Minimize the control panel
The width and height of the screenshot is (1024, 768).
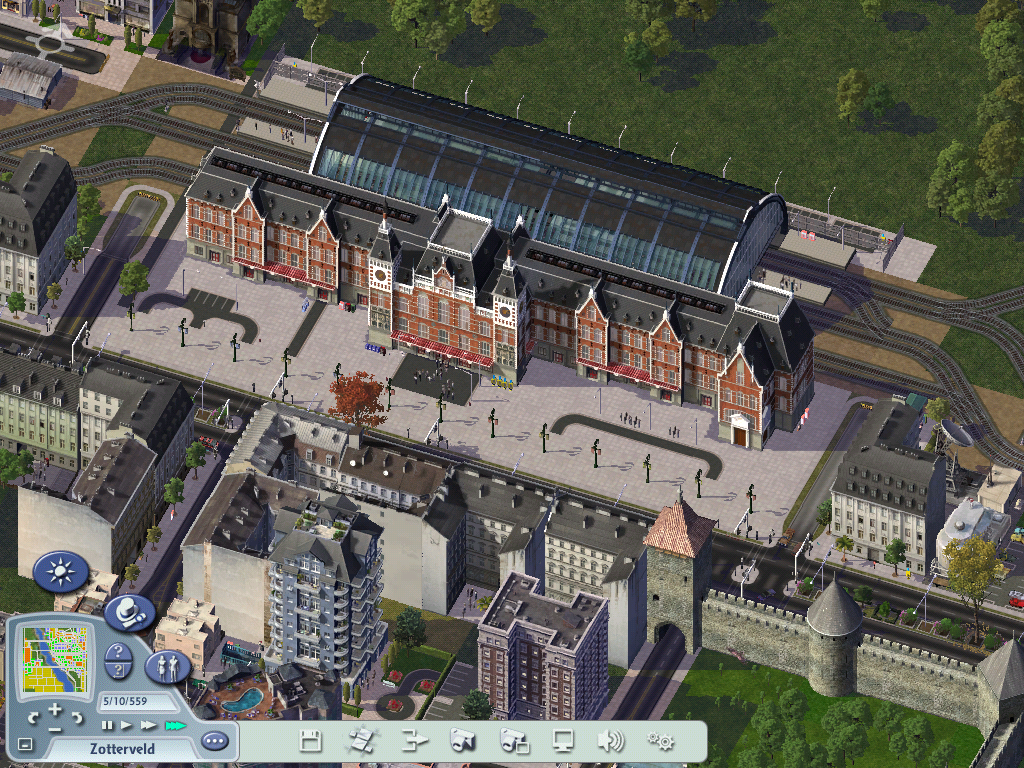pyautogui.click(x=25, y=744)
